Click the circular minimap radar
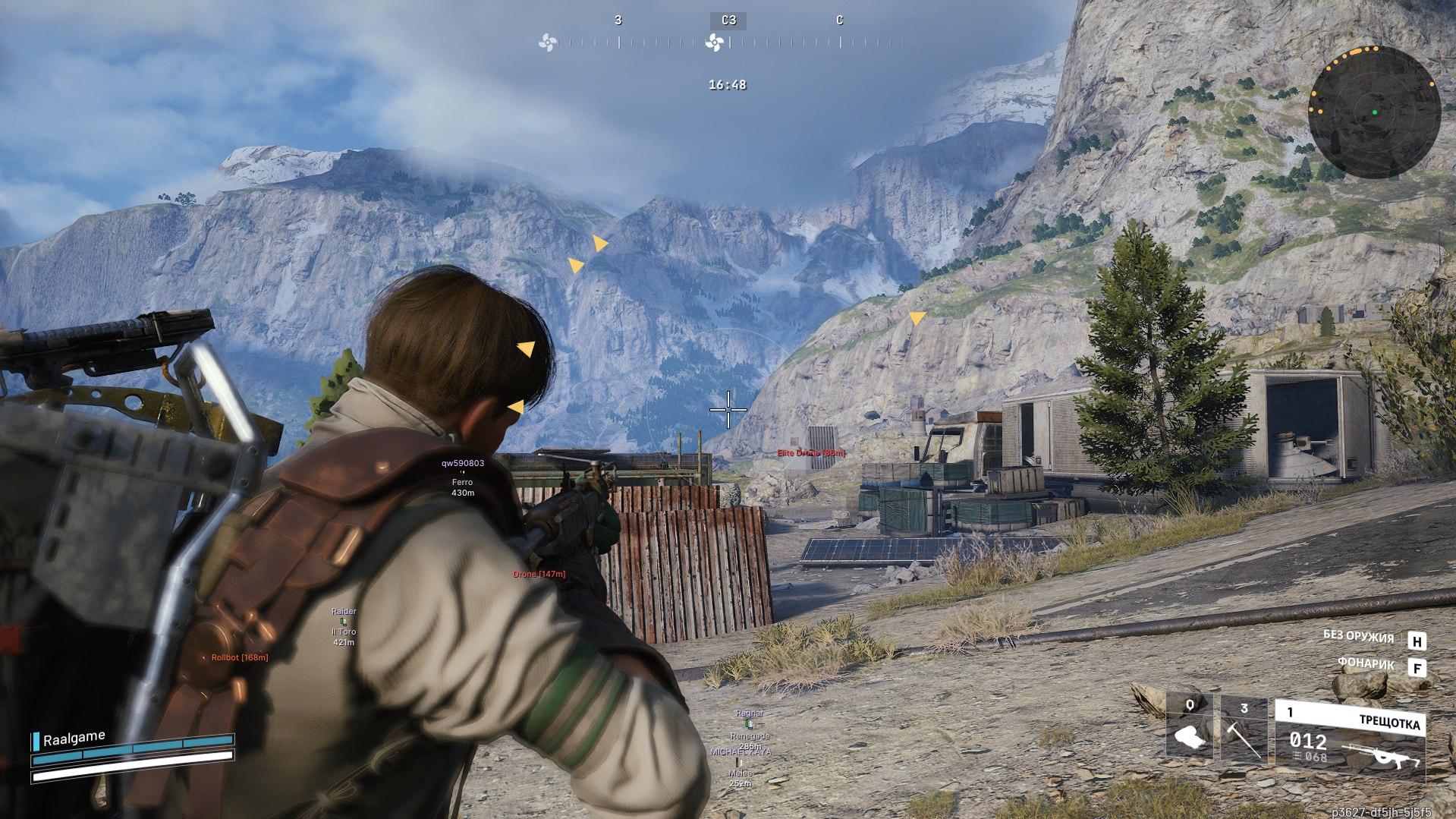Viewport: 1456px width, 819px height. [x=1374, y=112]
